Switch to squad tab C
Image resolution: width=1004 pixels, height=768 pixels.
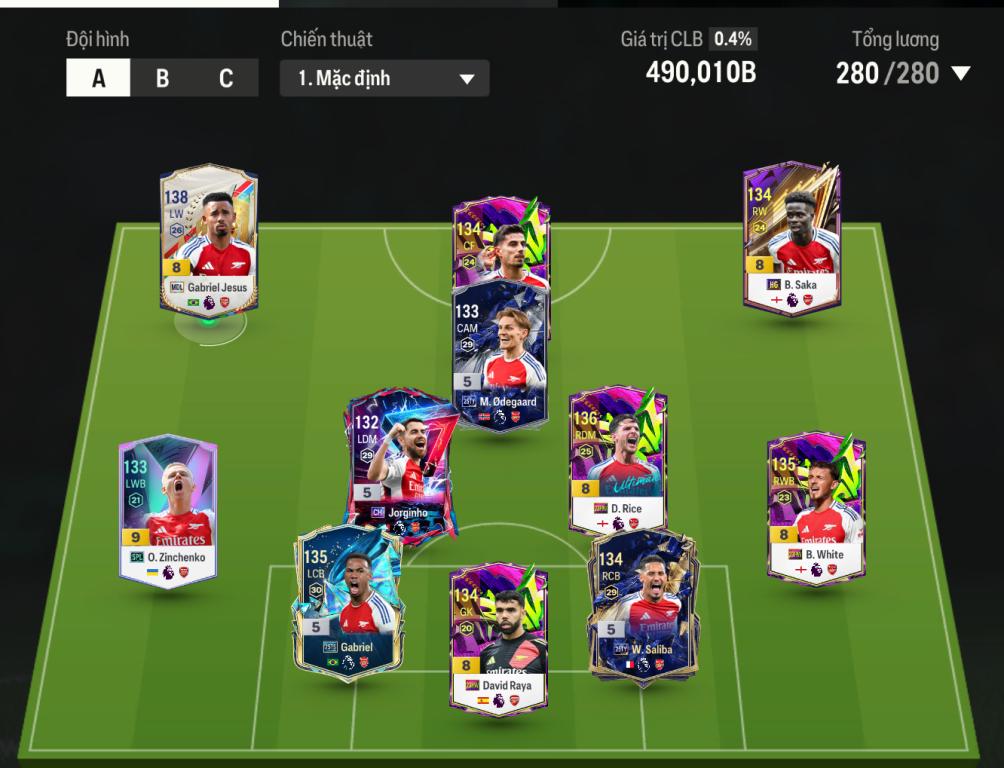click(226, 78)
